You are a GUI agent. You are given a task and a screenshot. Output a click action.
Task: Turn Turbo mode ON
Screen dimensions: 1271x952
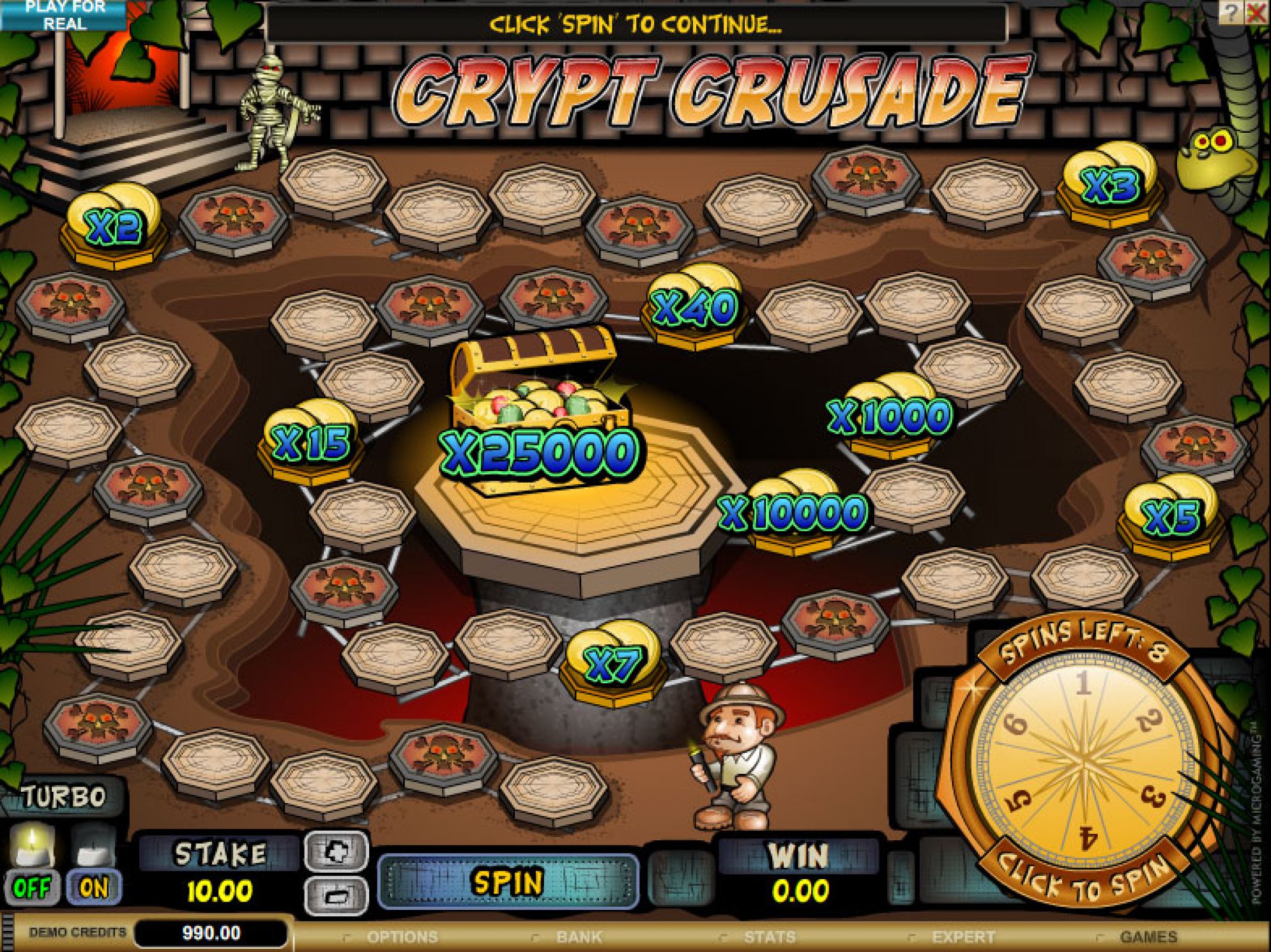pyautogui.click(x=93, y=887)
